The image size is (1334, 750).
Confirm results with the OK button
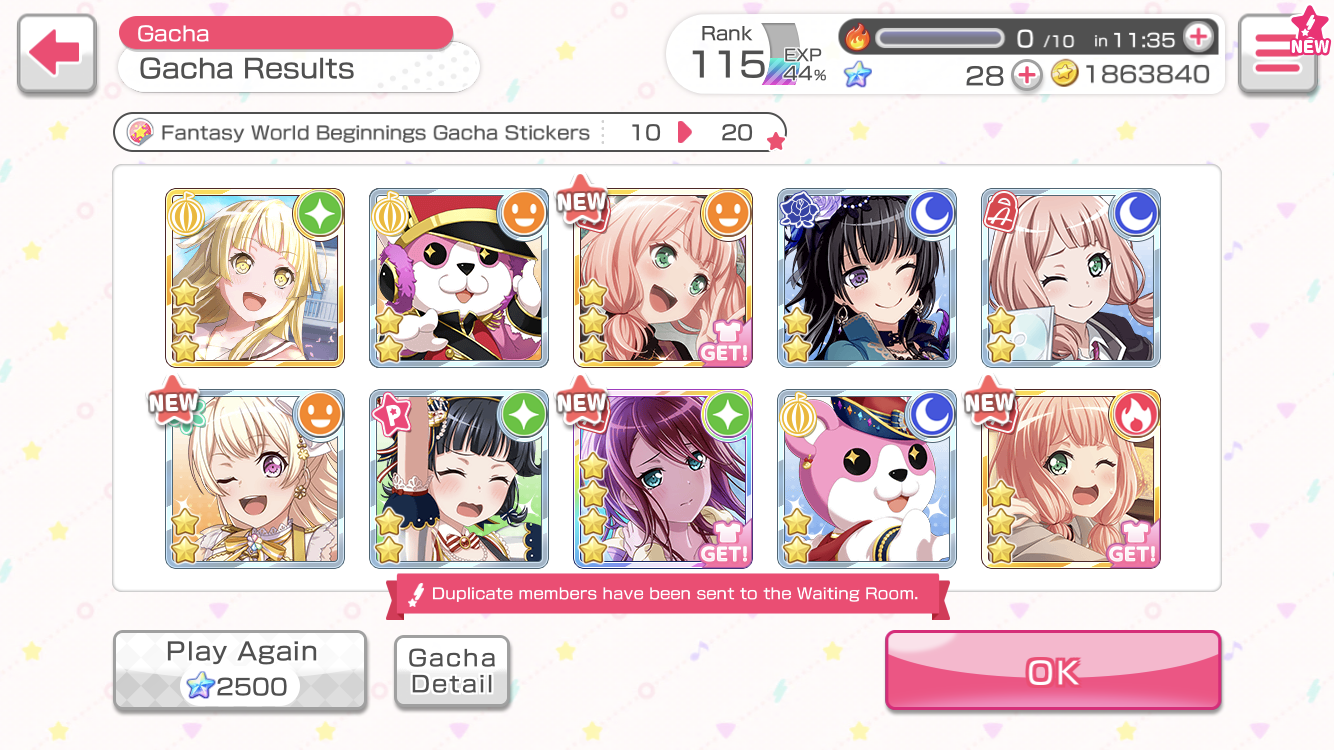click(1052, 670)
